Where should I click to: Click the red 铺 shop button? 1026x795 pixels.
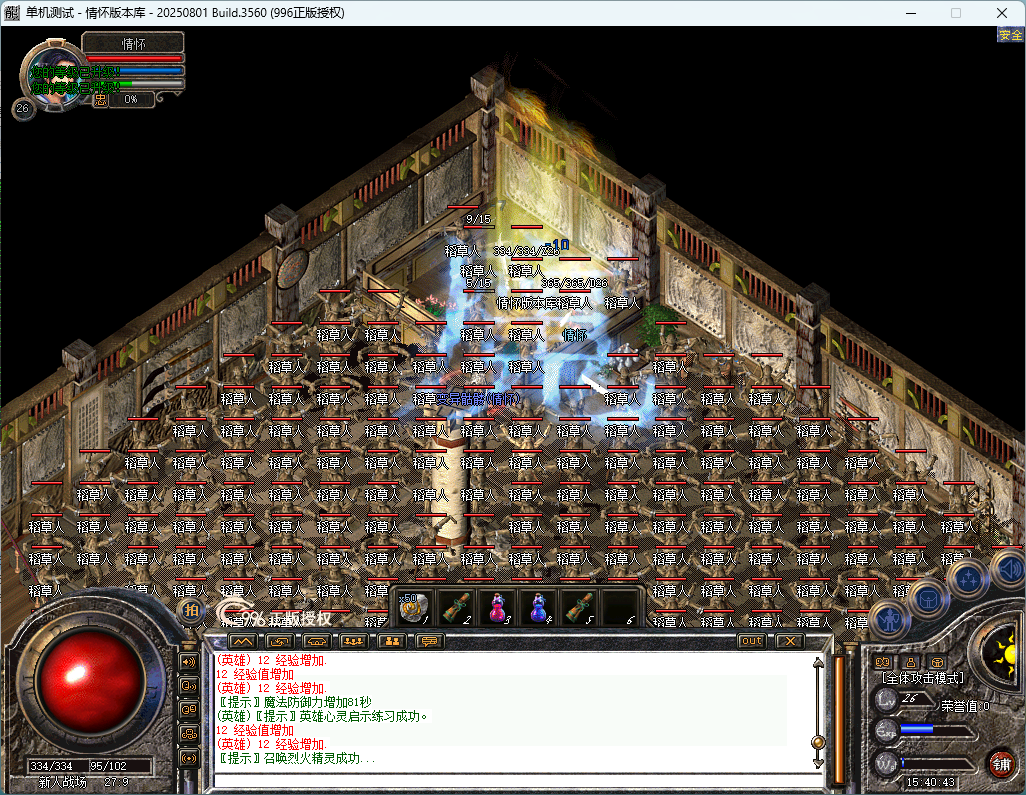[999, 763]
